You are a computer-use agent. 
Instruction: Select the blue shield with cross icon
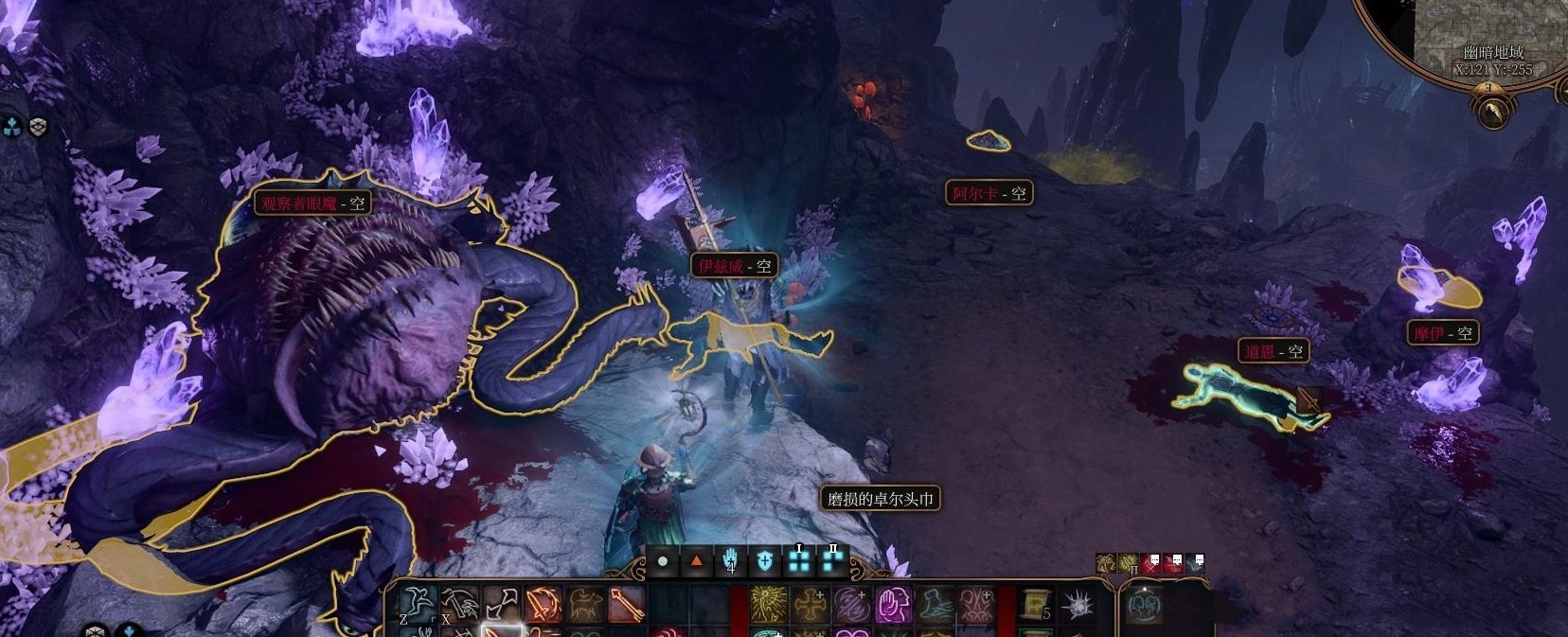764,561
